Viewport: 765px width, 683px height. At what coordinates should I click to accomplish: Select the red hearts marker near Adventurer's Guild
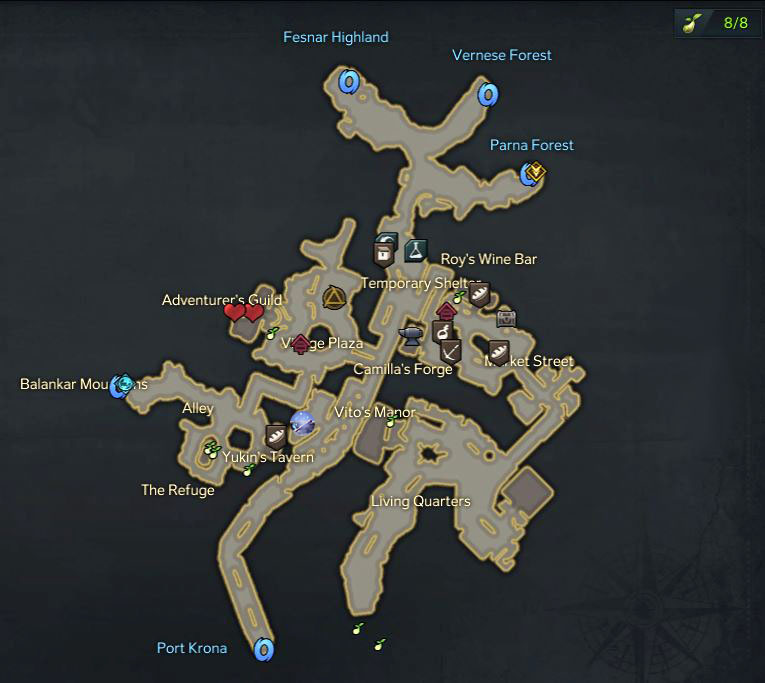[x=243, y=313]
